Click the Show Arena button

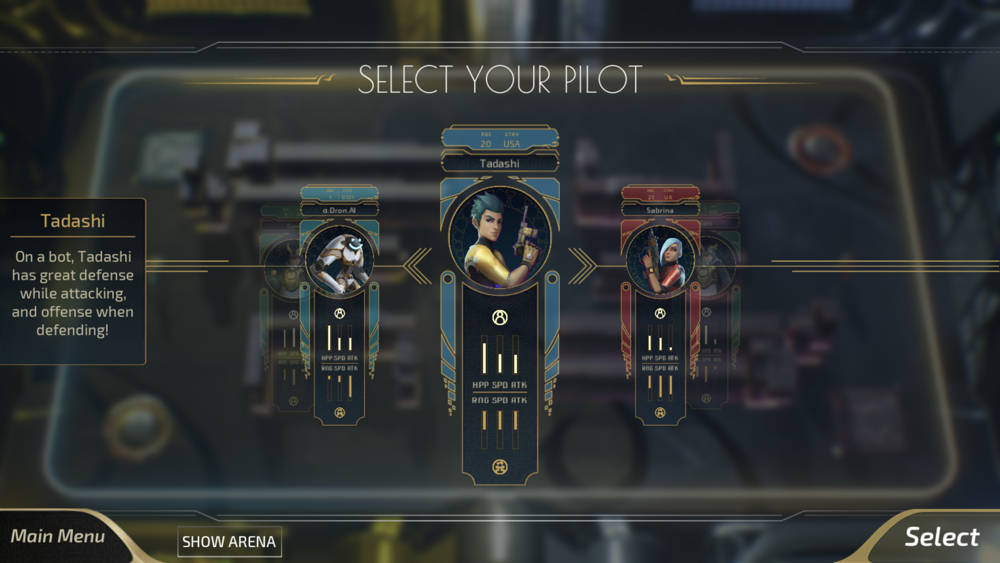click(230, 542)
